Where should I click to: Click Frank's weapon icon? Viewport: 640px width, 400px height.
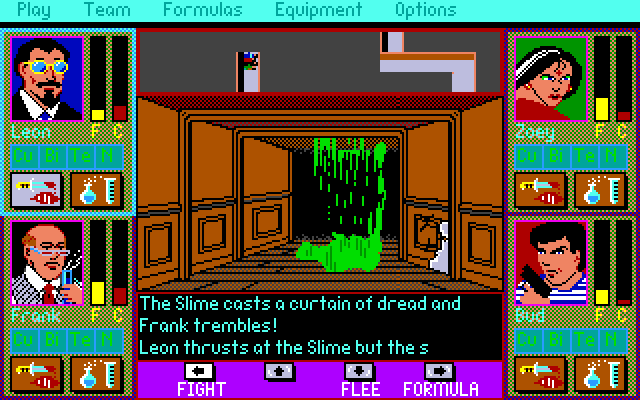[x=36, y=374]
